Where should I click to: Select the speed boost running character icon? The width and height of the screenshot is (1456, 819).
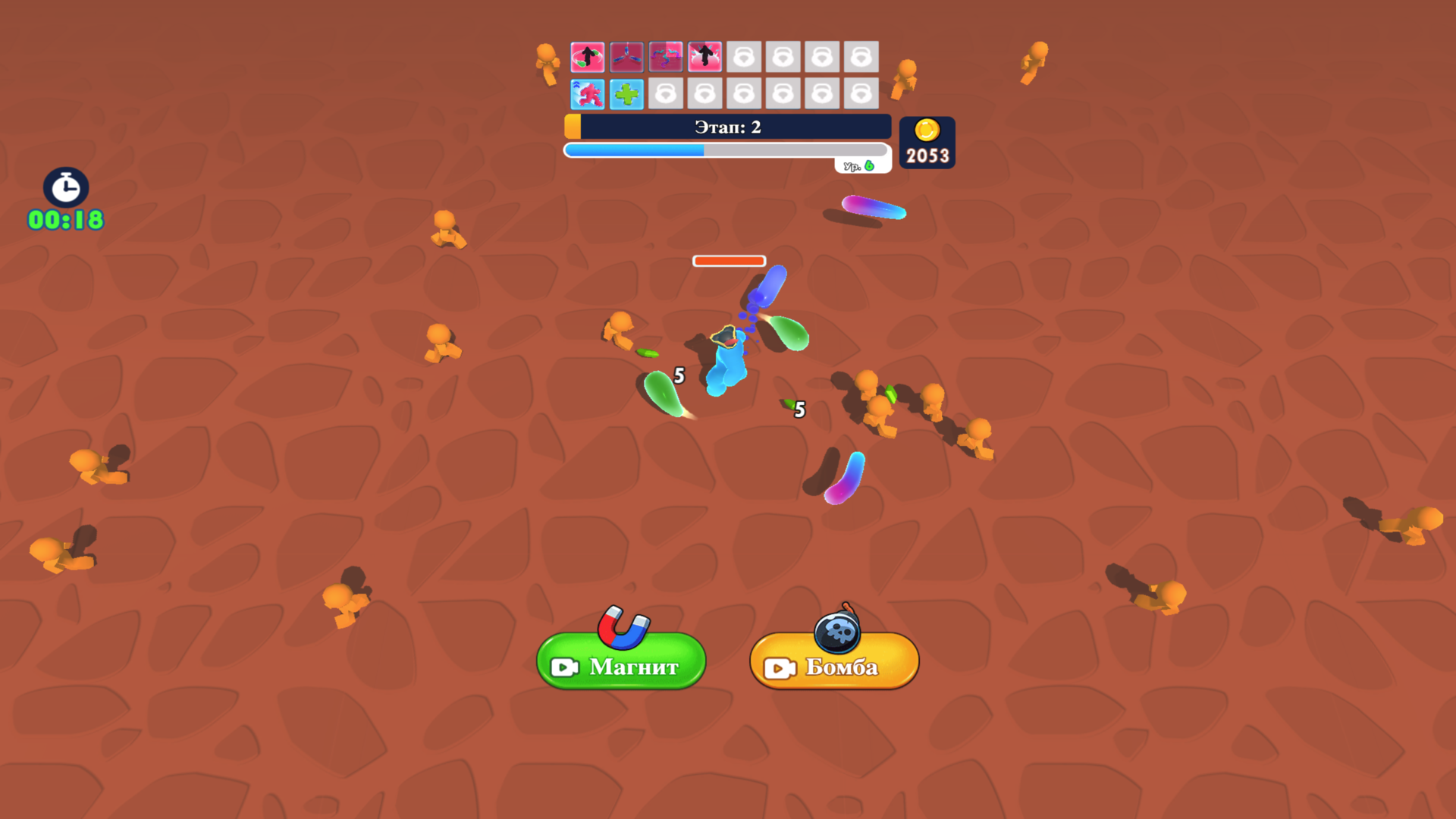point(587,93)
